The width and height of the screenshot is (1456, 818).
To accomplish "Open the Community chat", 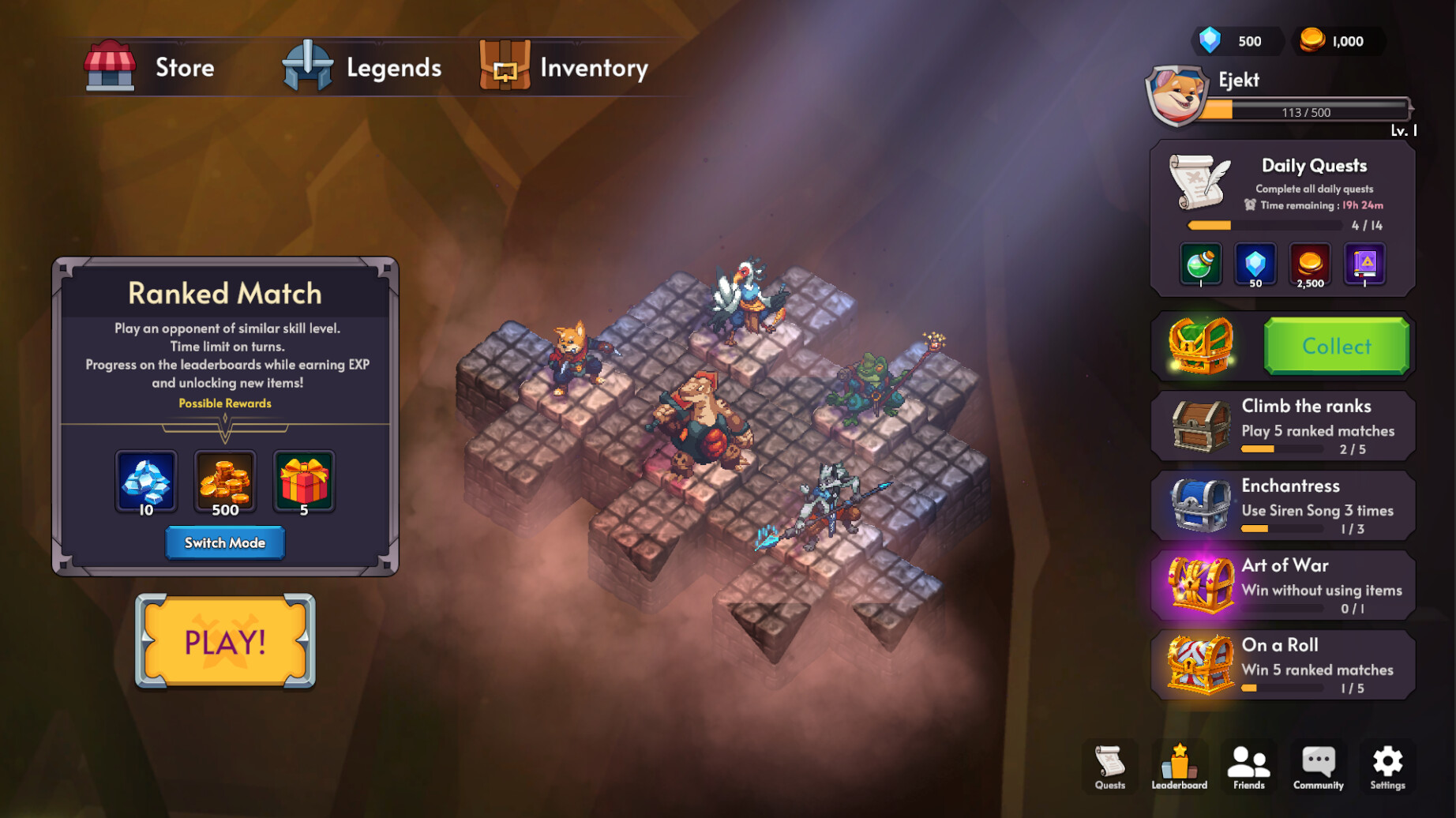I will click(1318, 766).
